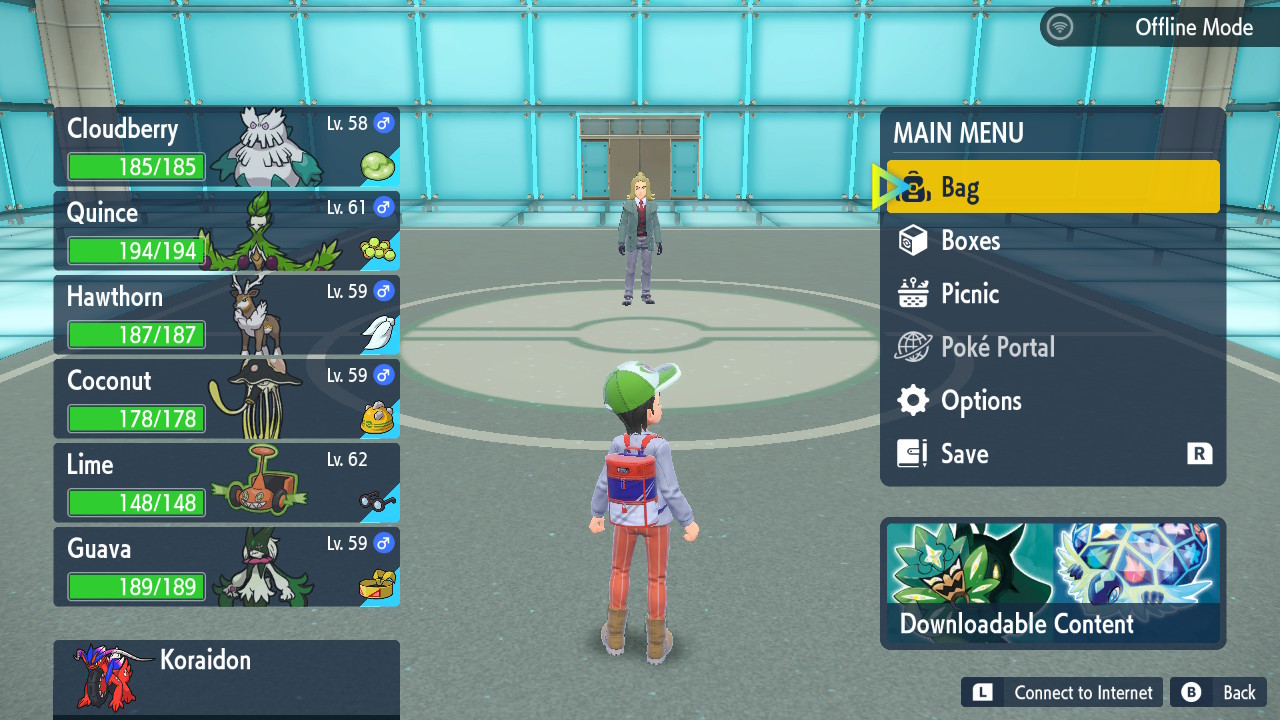Select the Coconut party slot

[226, 399]
